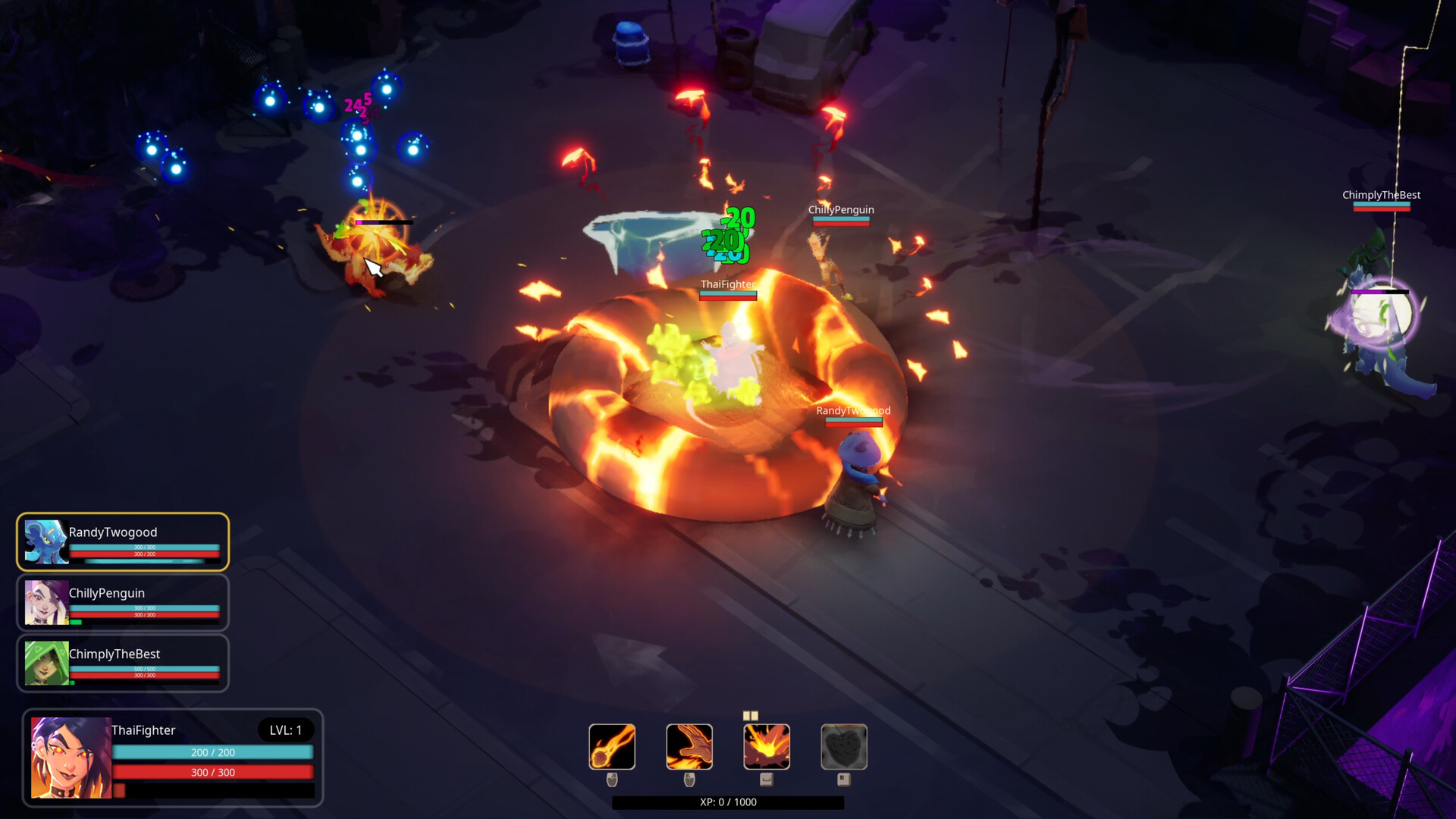Activate the fireball meteor ability
Viewport: 1456px width, 819px height.
coord(612,746)
